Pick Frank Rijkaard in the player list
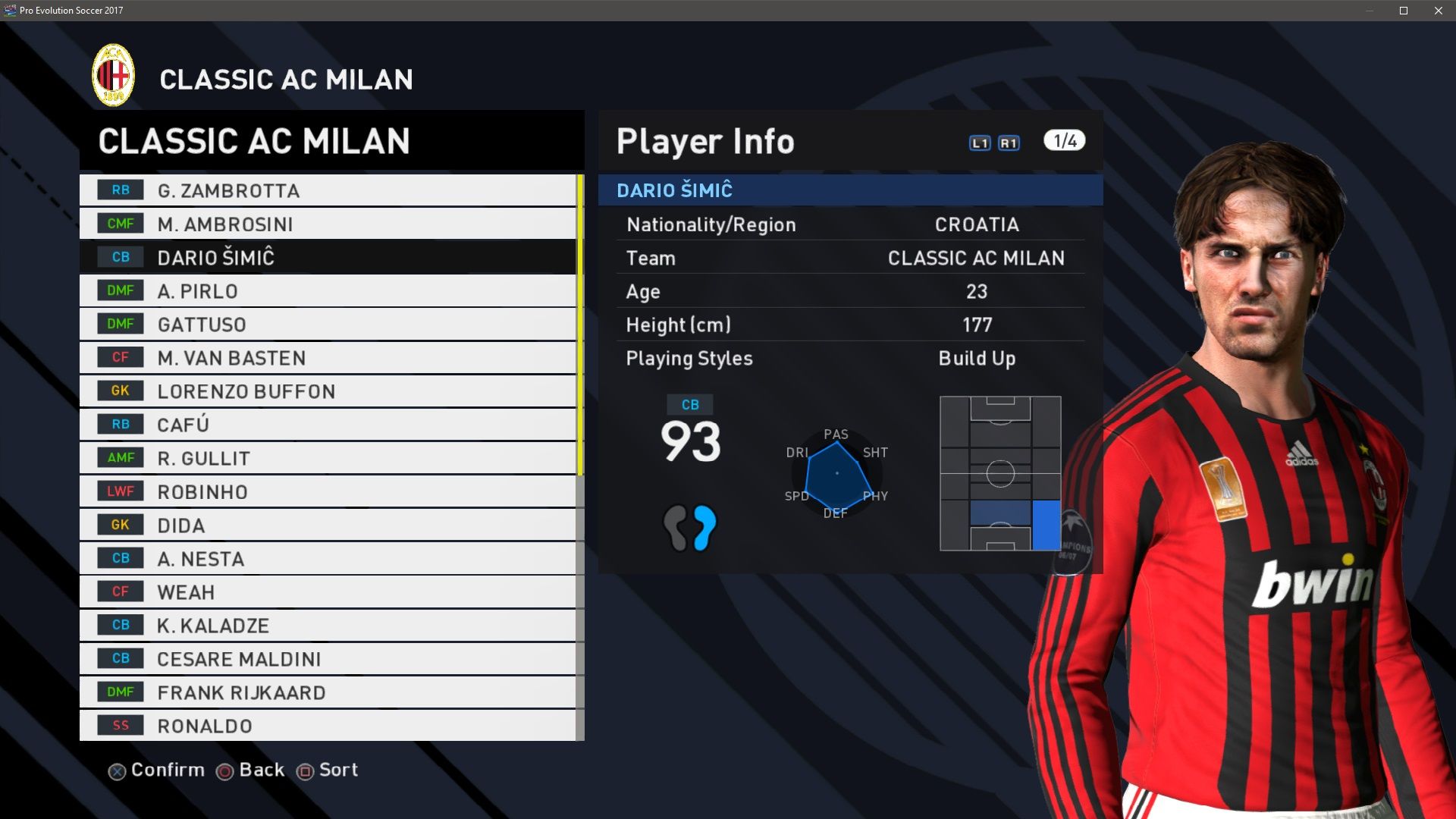This screenshot has width=1456, height=819. coord(327,692)
